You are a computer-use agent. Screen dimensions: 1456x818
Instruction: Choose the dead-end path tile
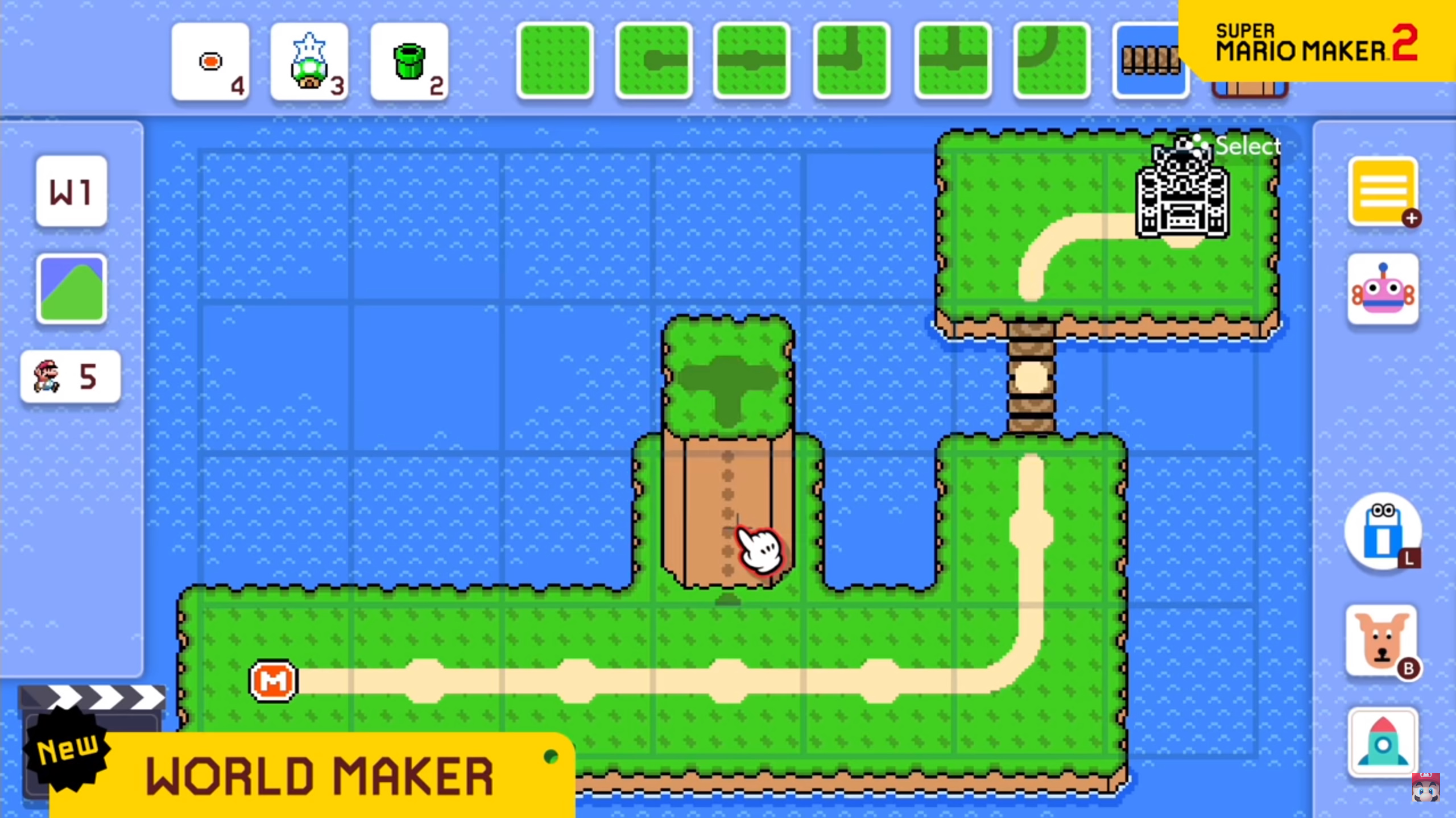(x=654, y=60)
